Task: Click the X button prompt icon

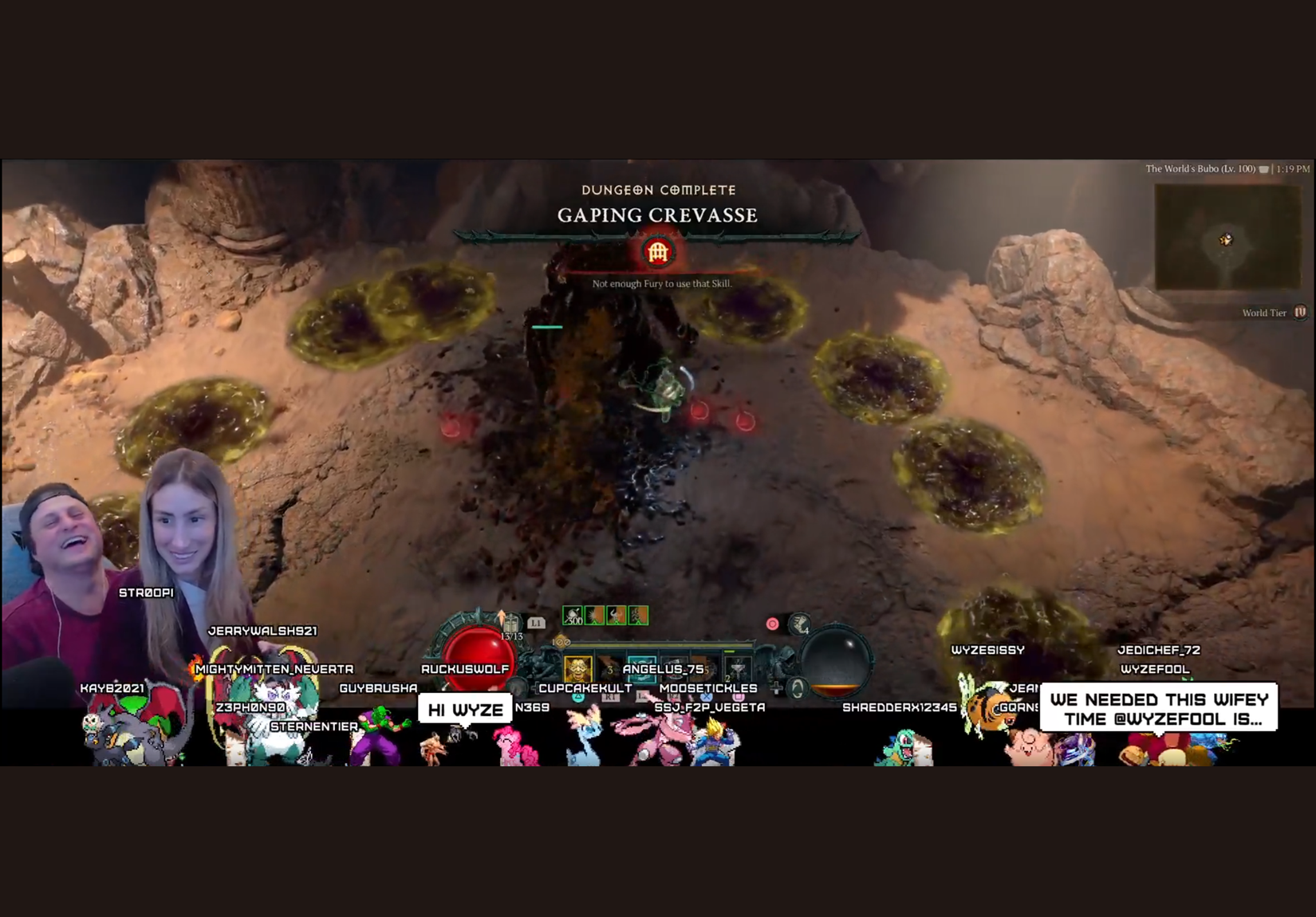Action: (706, 696)
